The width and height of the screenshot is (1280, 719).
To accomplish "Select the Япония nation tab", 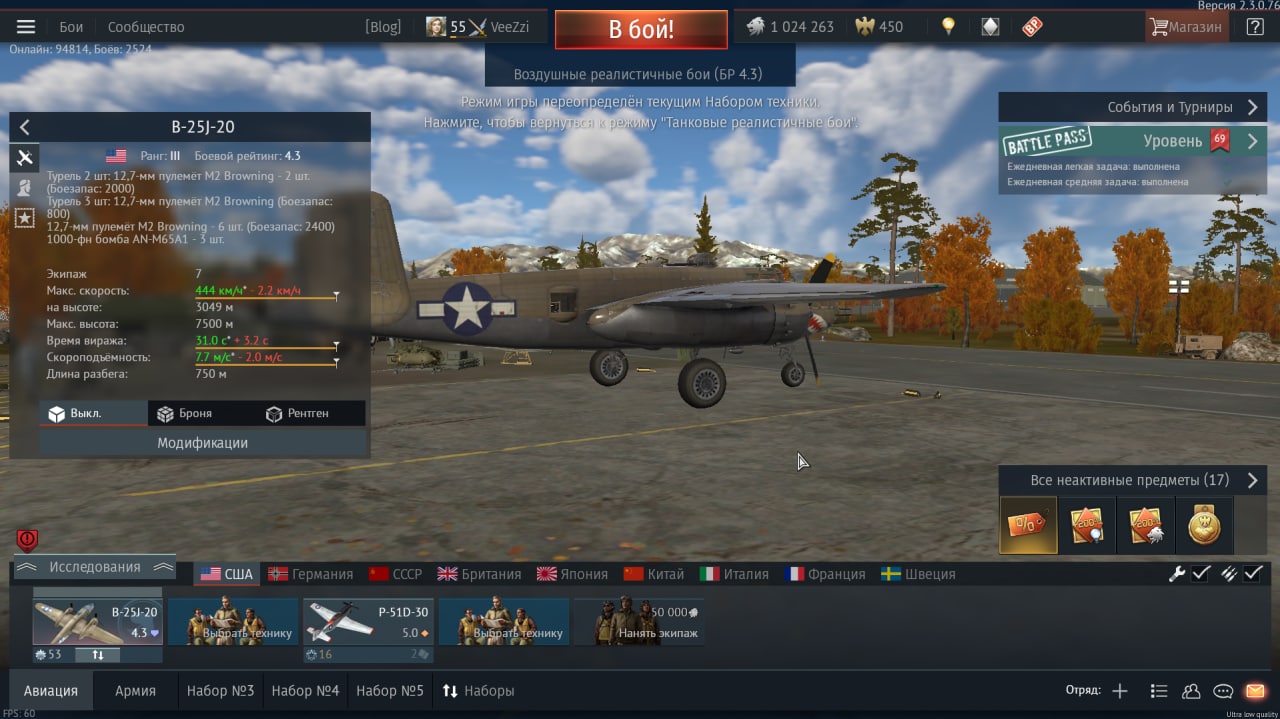I will point(573,574).
